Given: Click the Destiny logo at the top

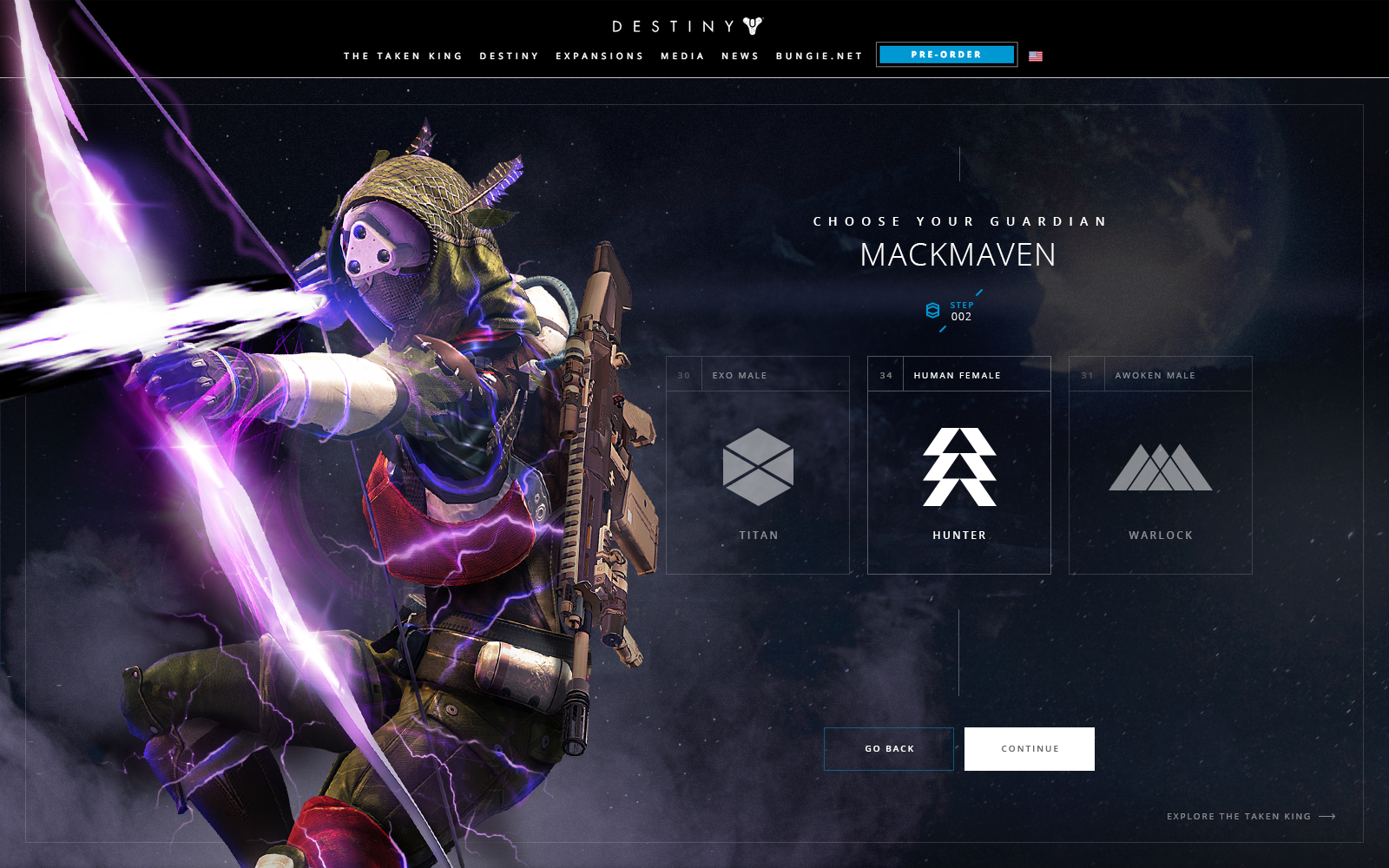Looking at the screenshot, I should 687,26.
